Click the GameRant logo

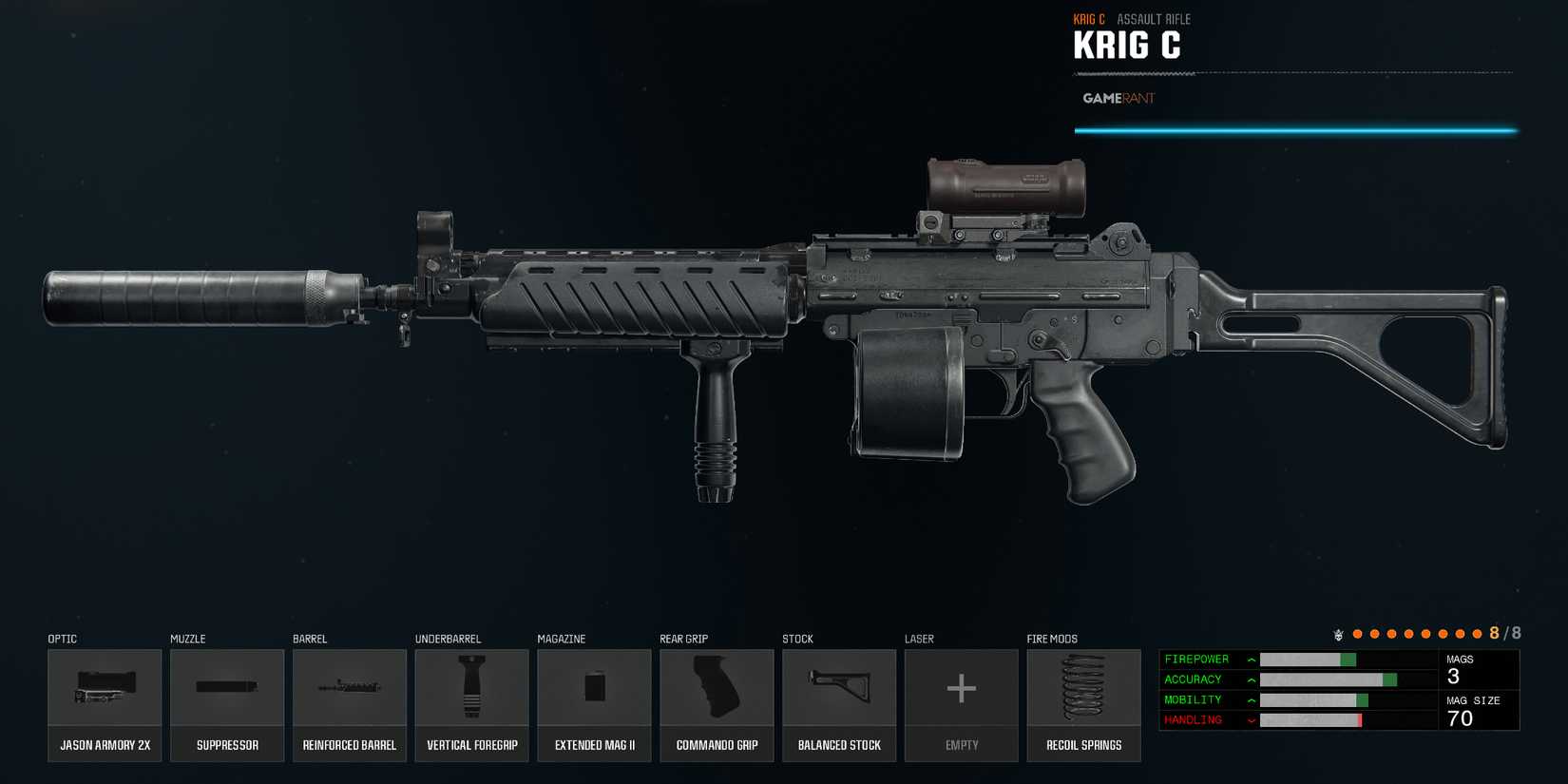(x=1118, y=98)
